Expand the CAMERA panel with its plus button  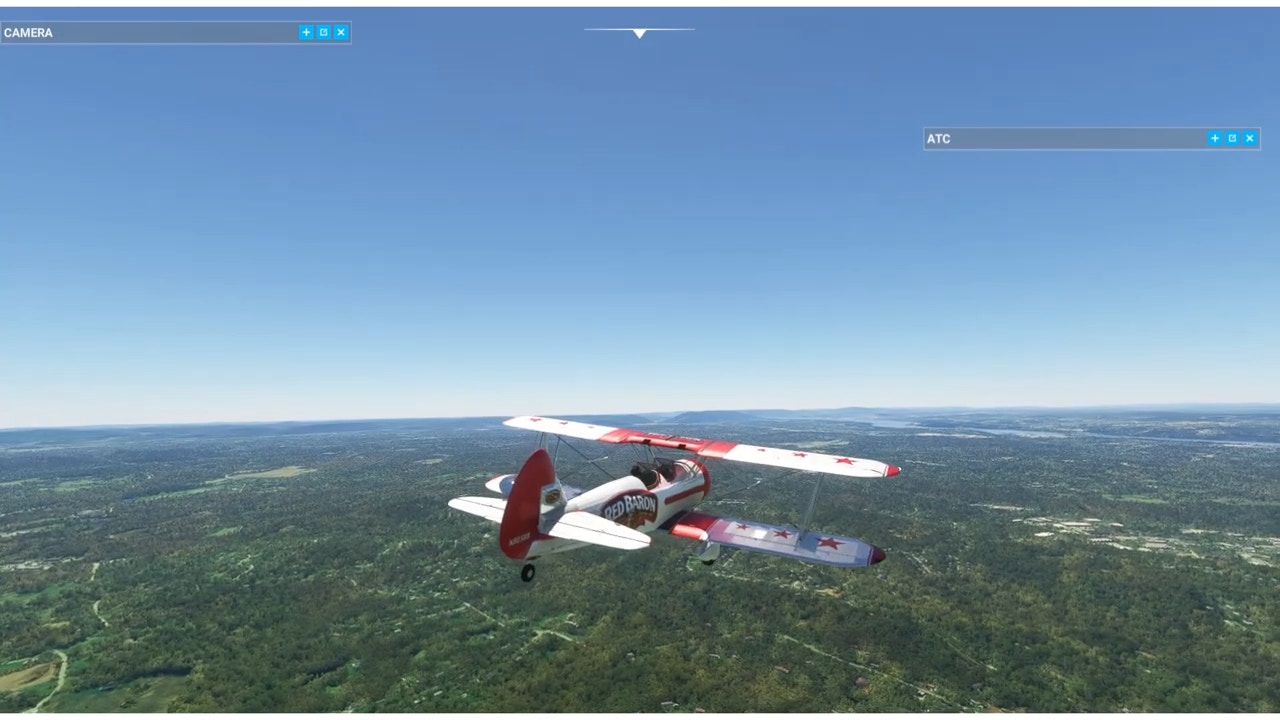pos(306,32)
